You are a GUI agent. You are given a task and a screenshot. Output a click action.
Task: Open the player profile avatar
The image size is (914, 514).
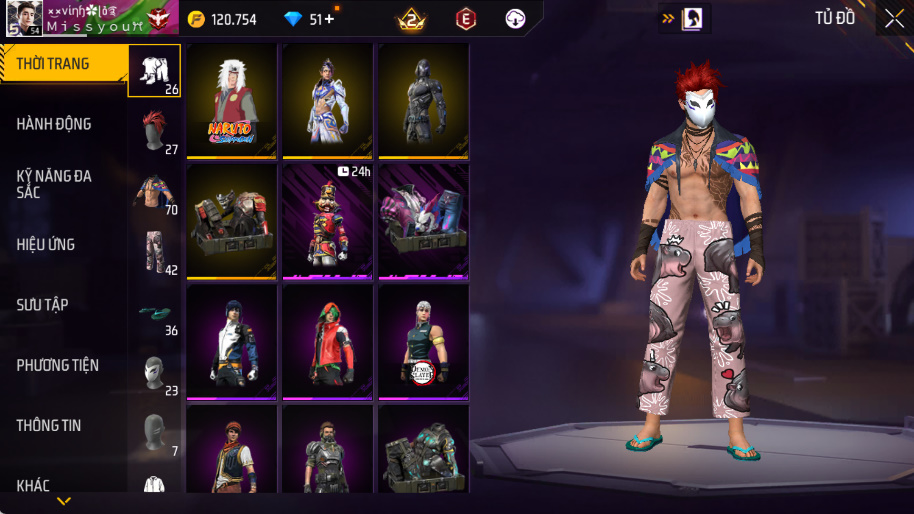[x=24, y=18]
